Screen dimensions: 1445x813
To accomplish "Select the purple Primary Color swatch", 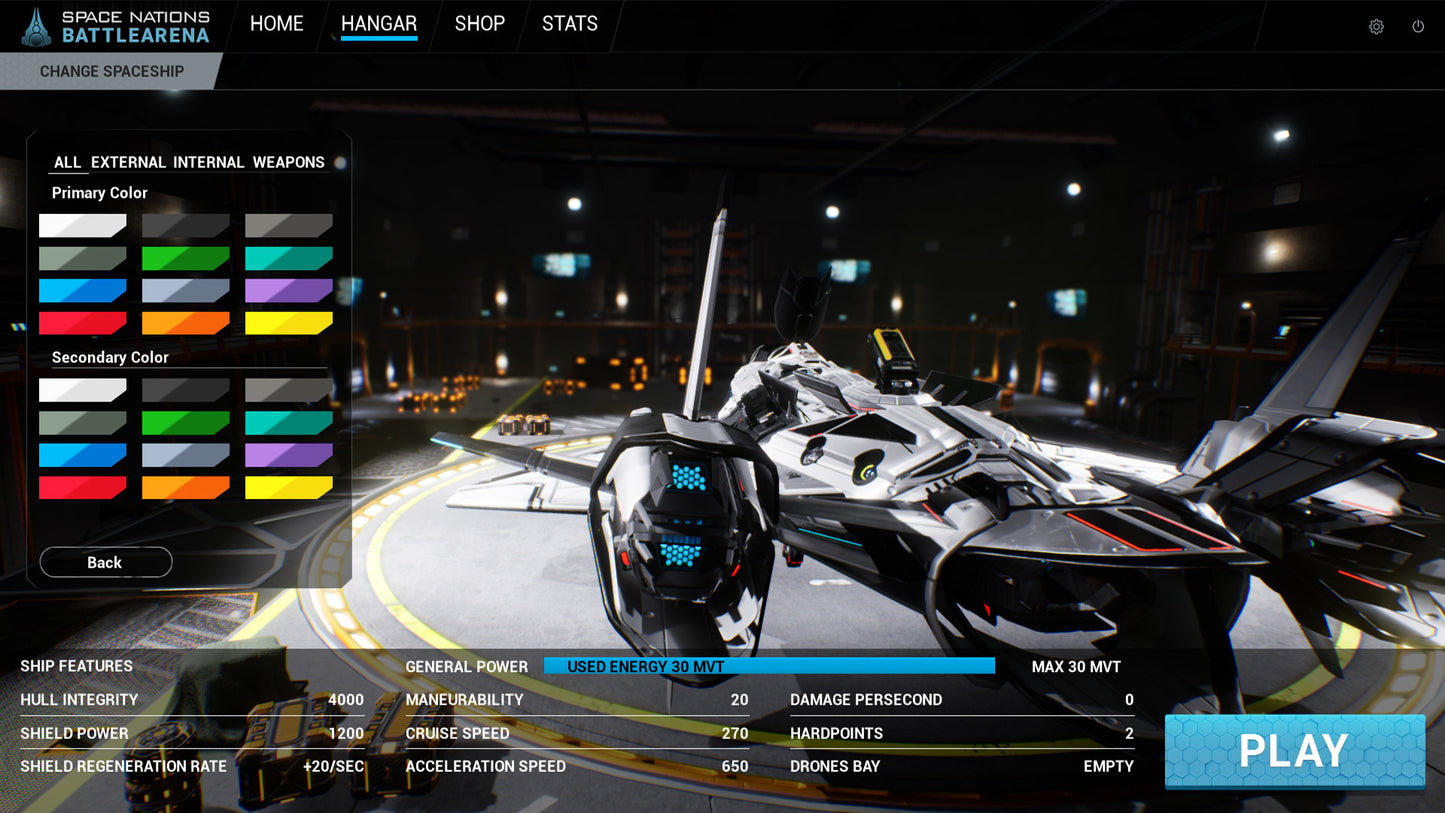I will point(289,291).
